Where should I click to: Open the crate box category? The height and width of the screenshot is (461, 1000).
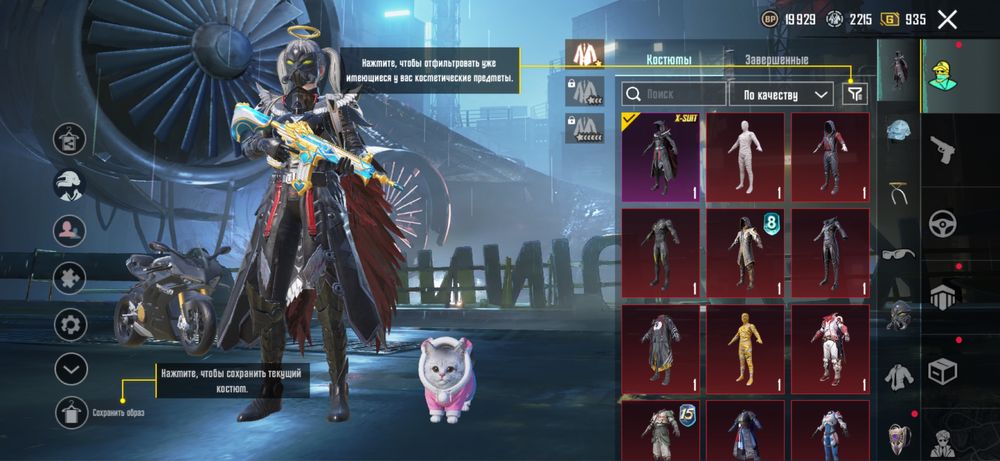943,371
